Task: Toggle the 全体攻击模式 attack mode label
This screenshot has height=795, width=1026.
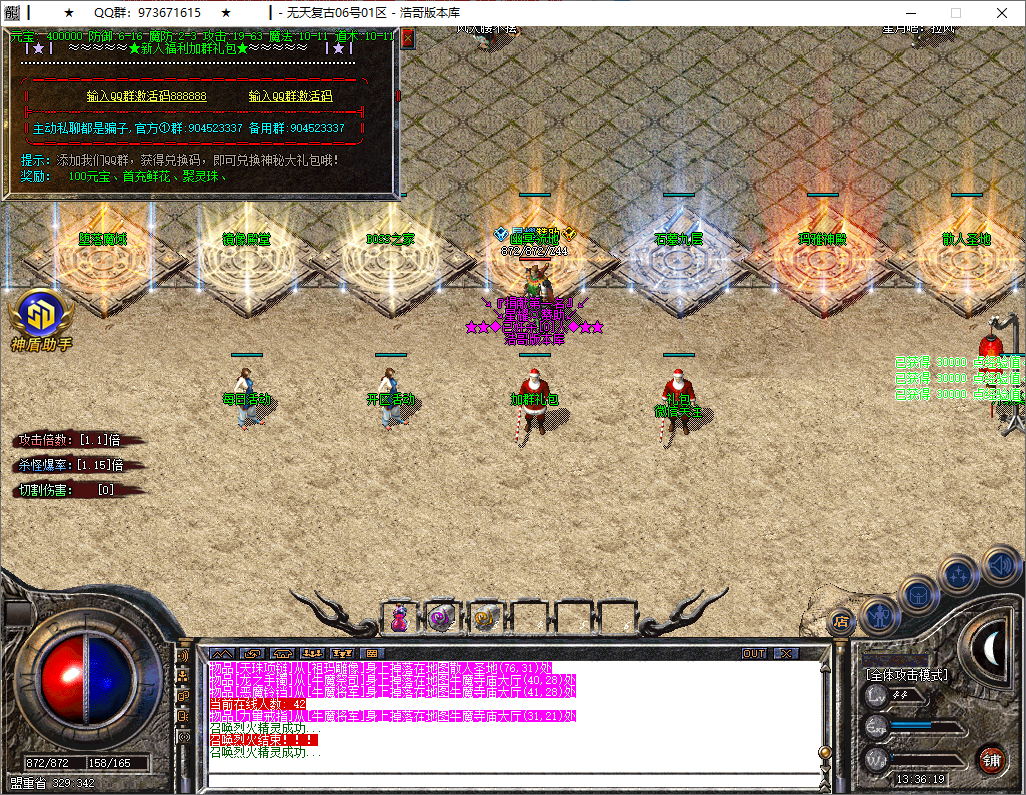Action: point(906,675)
